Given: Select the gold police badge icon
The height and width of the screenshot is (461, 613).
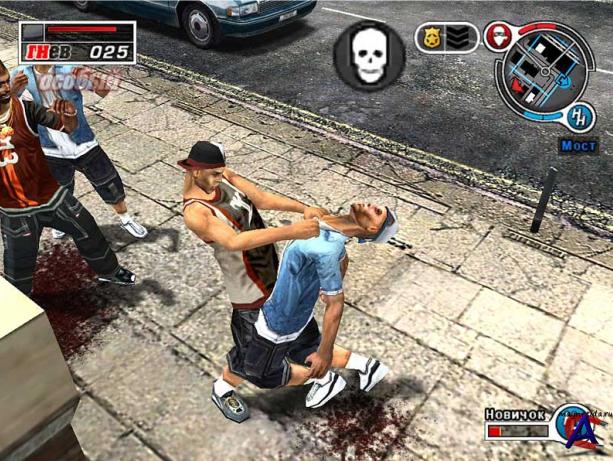Looking at the screenshot, I should pos(433,38).
